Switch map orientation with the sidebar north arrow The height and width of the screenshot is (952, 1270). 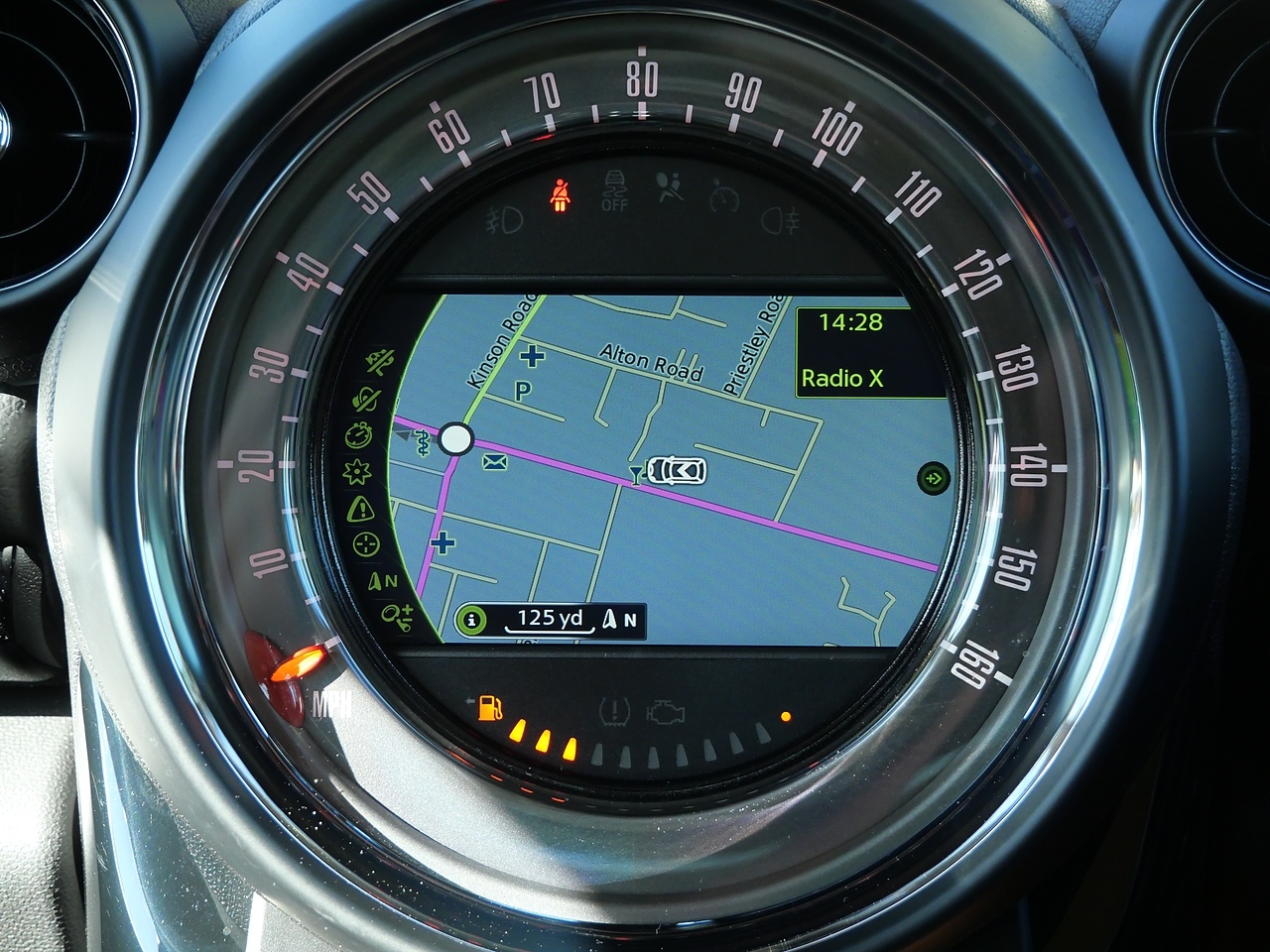pyautogui.click(x=382, y=582)
